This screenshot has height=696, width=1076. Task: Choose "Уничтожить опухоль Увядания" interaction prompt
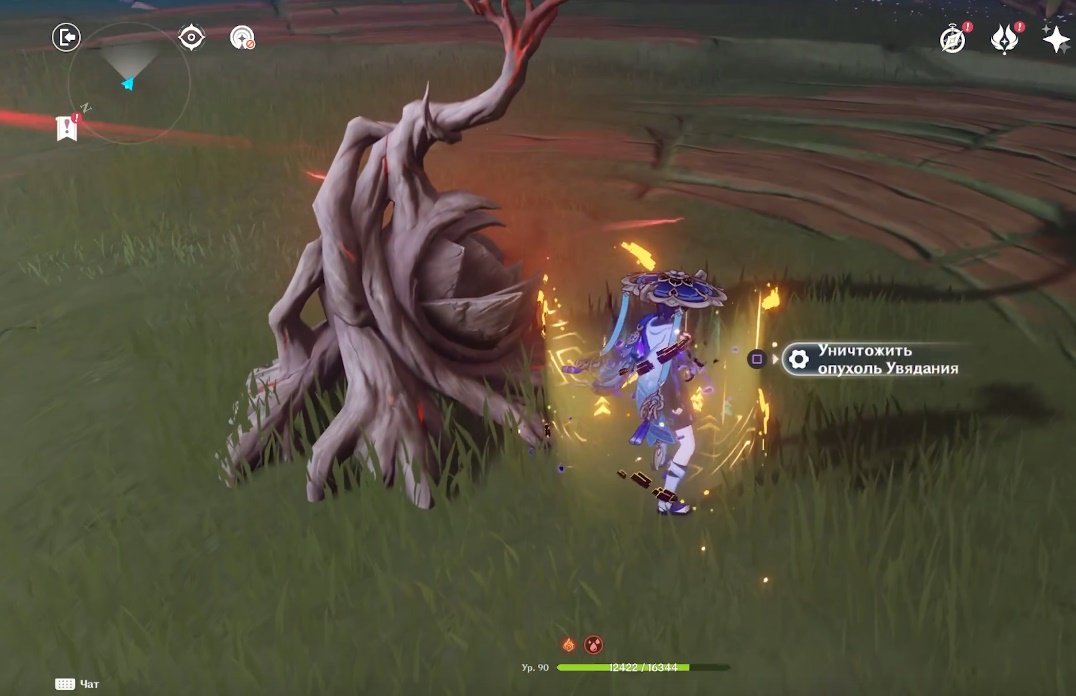click(x=875, y=359)
